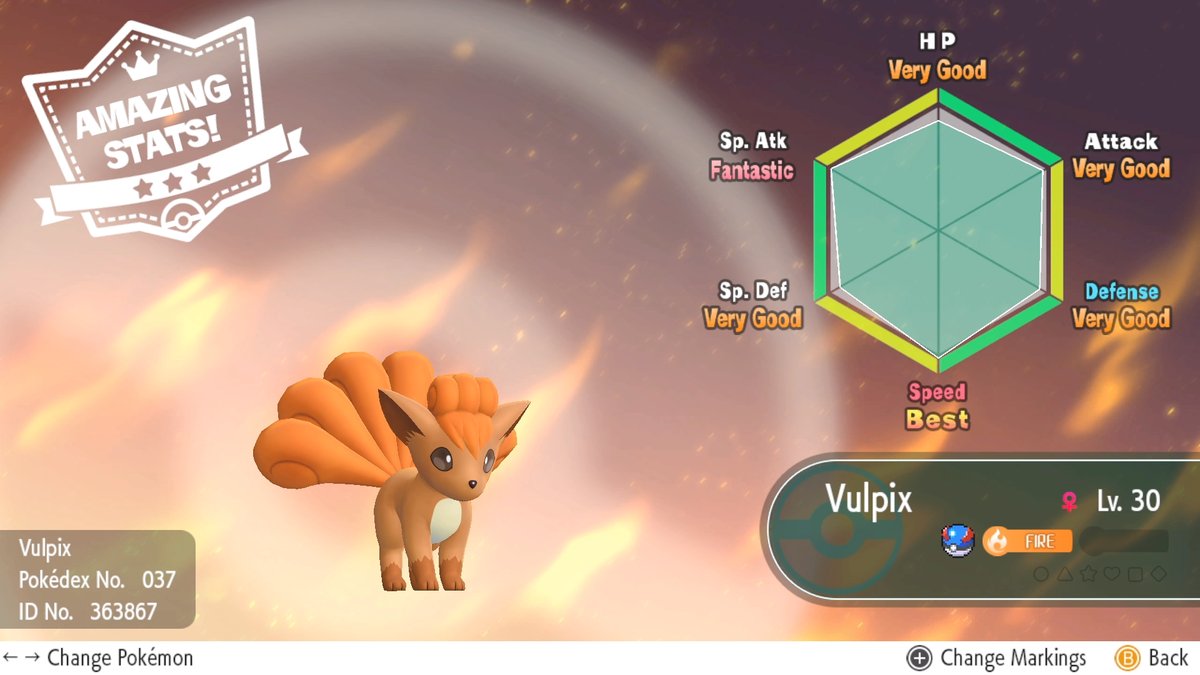
Task: Choose Change Pokémon in the bottom bar
Action: point(98,658)
